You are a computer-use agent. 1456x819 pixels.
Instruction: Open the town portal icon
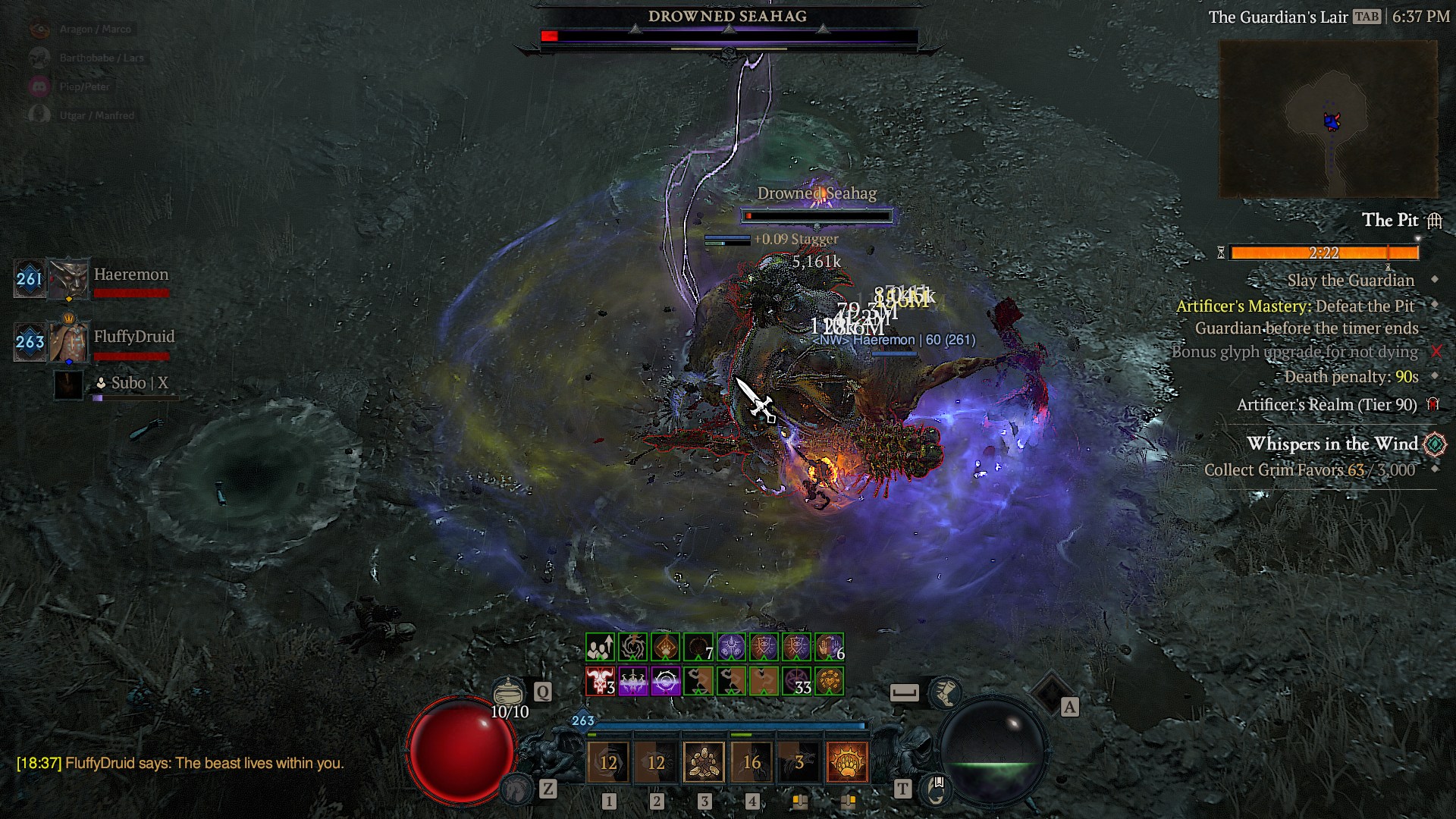(x=935, y=789)
